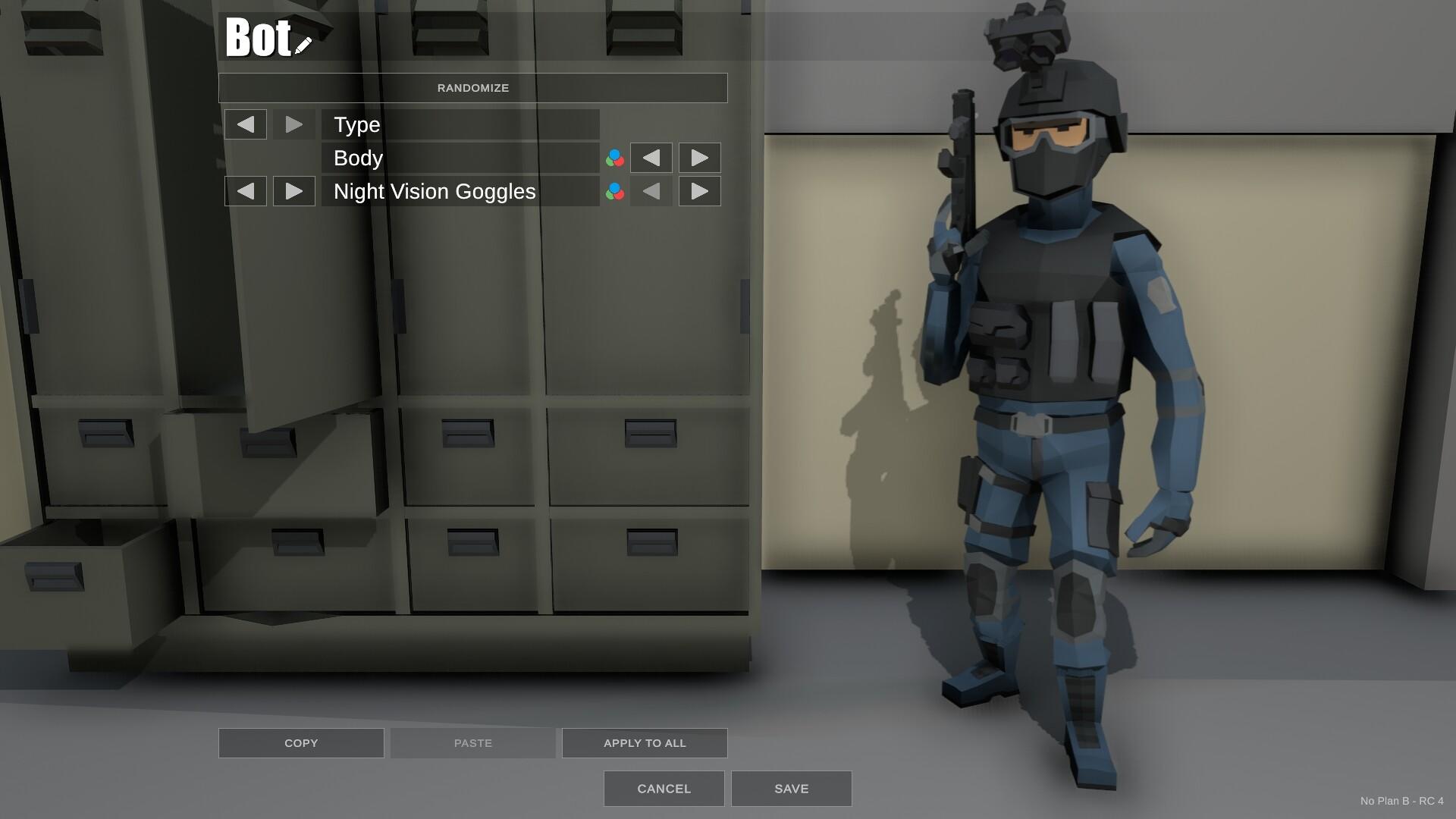Click the disabled PASTE button
Image resolution: width=1456 pixels, height=819 pixels.
coord(472,742)
